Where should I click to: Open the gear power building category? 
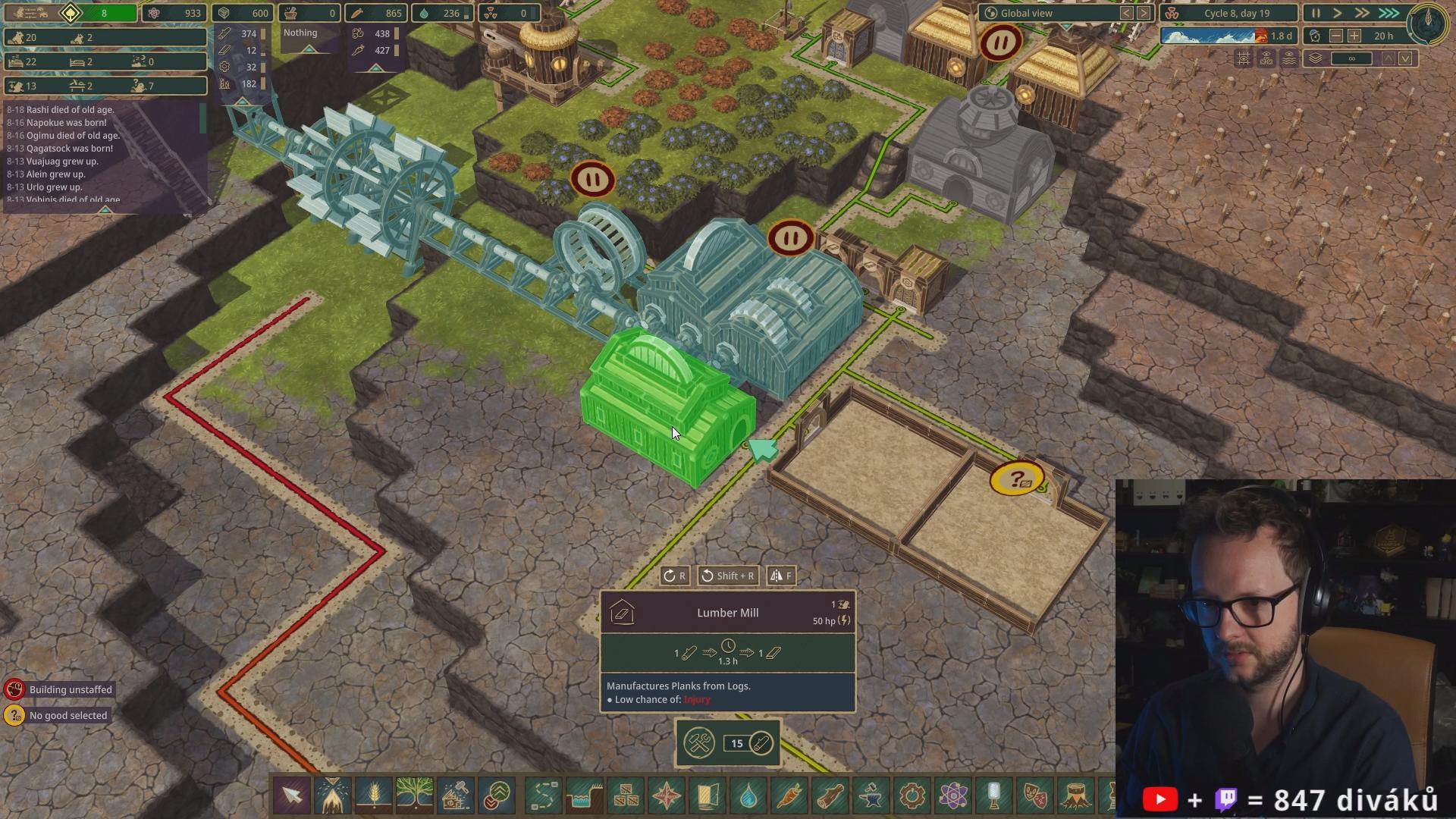click(x=912, y=796)
